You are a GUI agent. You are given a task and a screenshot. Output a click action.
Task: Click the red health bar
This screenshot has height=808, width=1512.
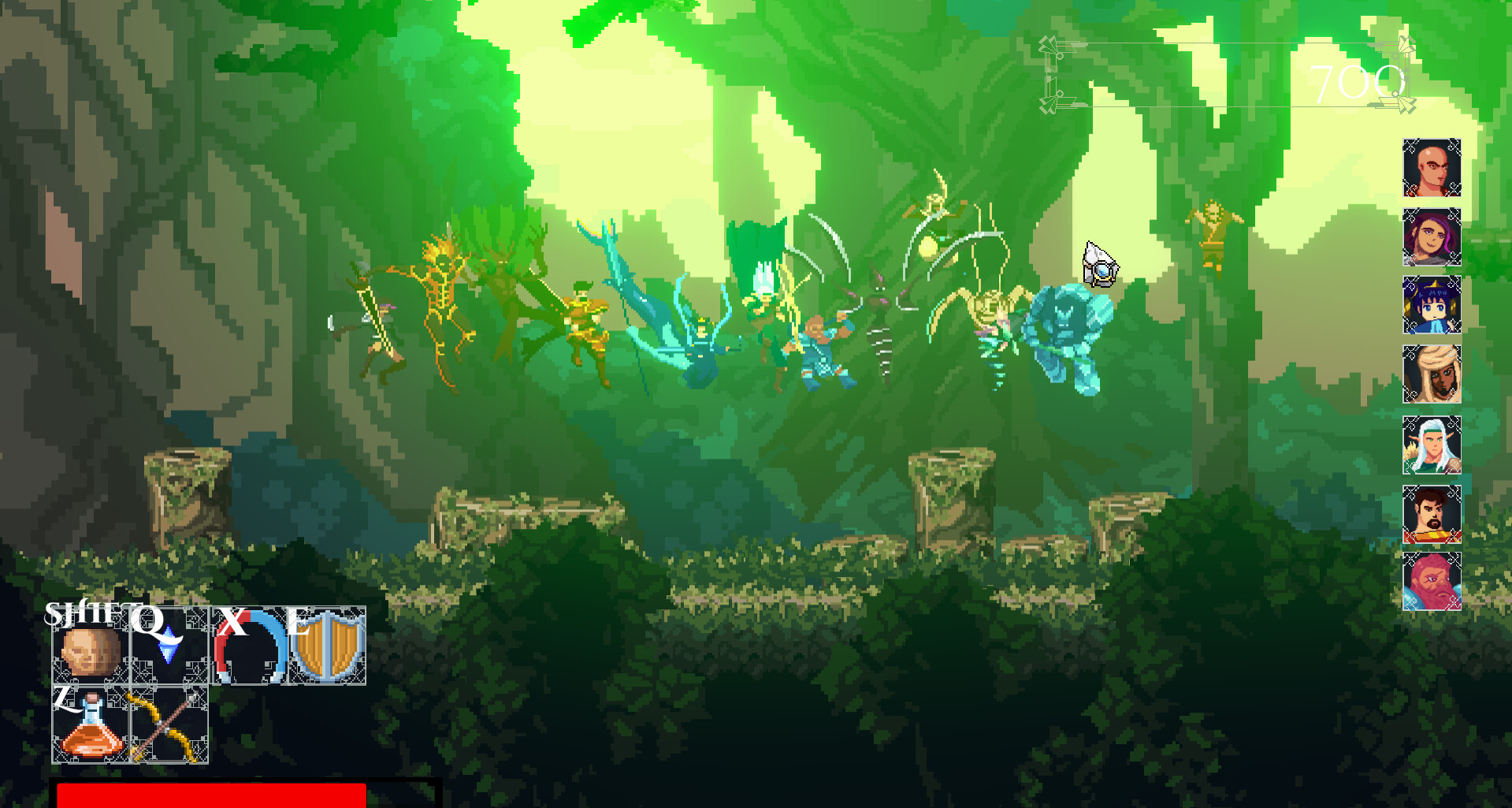pyautogui.click(x=213, y=795)
